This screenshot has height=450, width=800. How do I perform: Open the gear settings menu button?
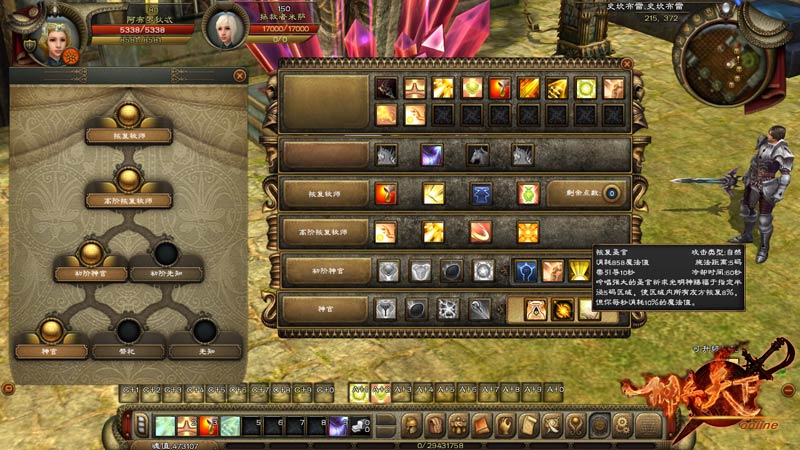pos(621,426)
